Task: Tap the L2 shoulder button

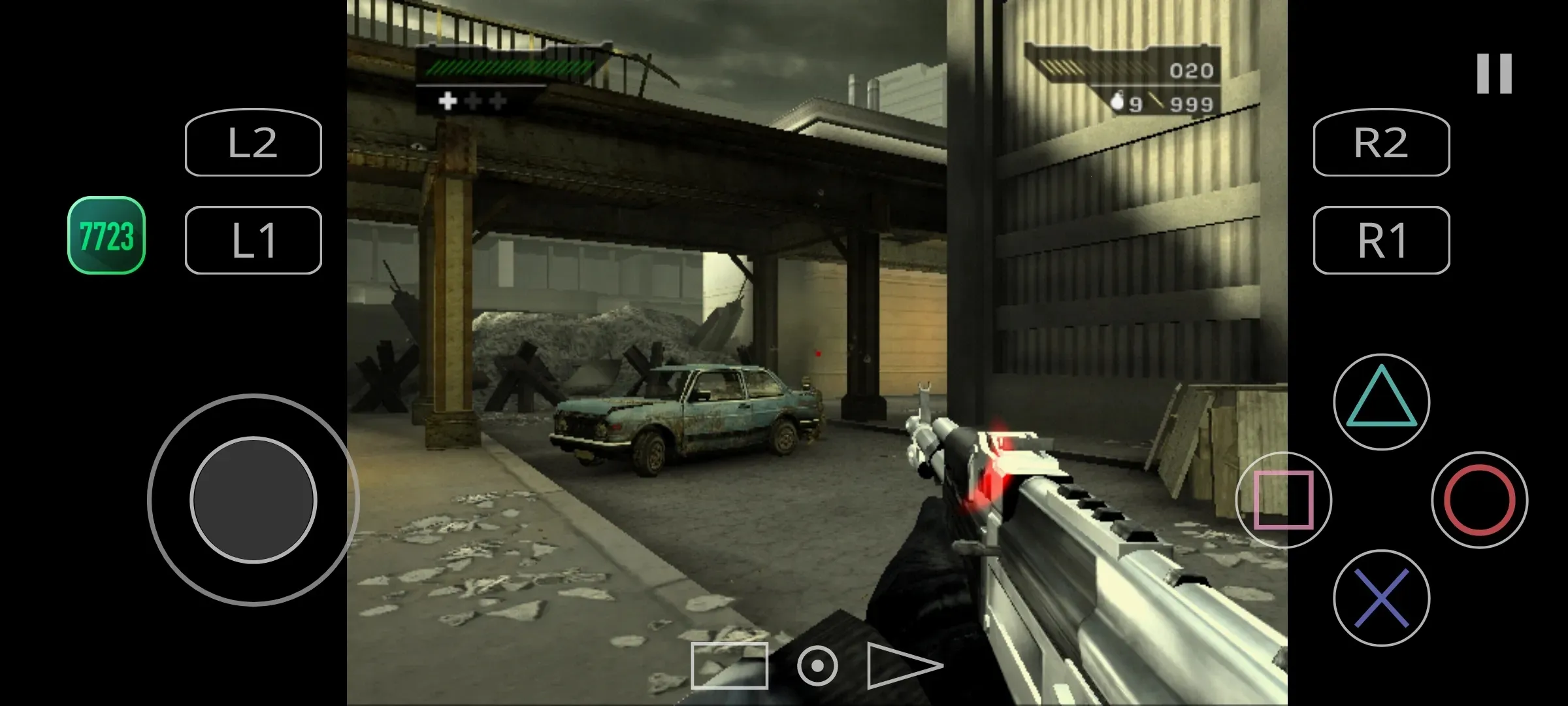Action: [253, 143]
